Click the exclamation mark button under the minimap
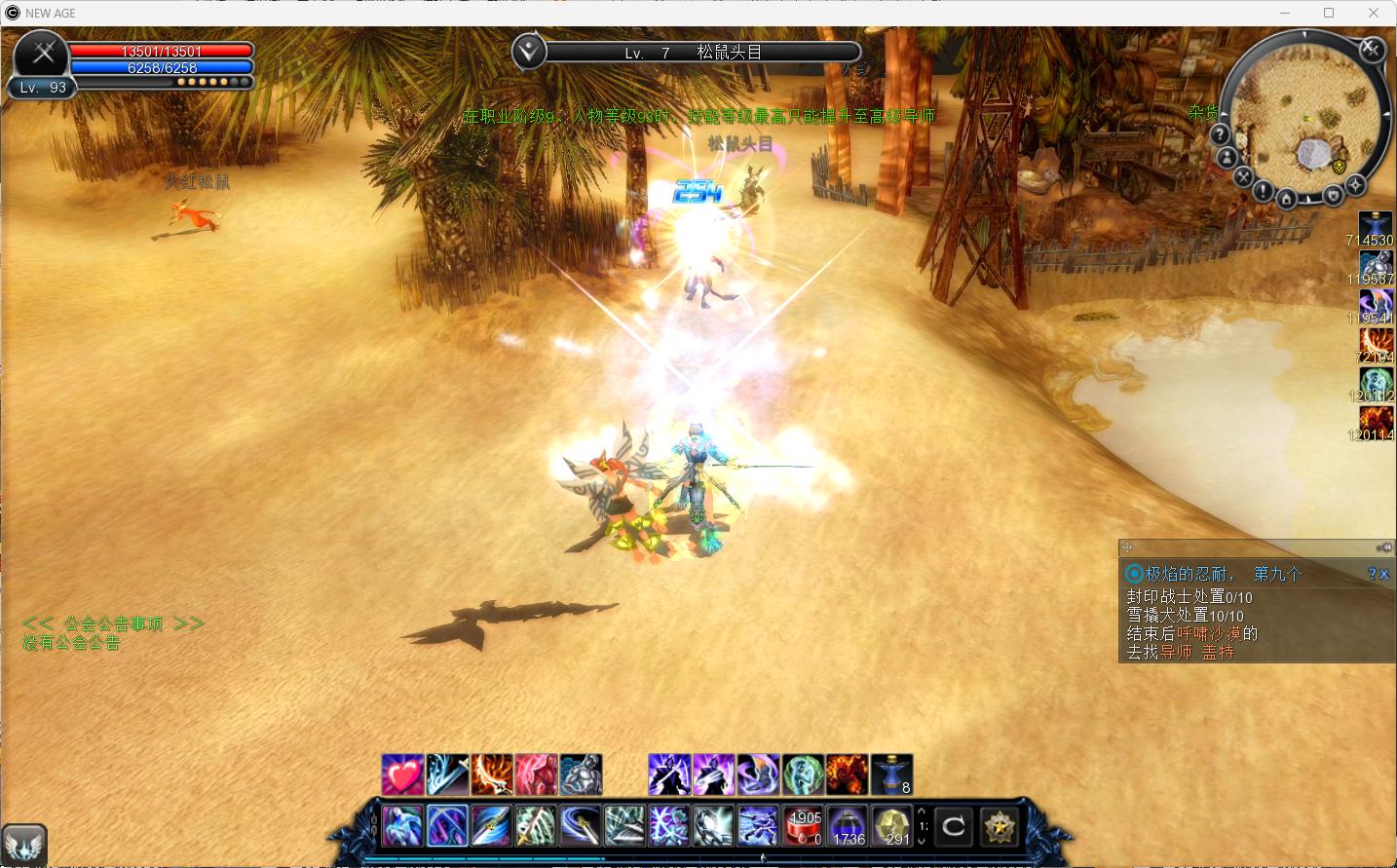This screenshot has height=868, width=1397. tap(1263, 191)
